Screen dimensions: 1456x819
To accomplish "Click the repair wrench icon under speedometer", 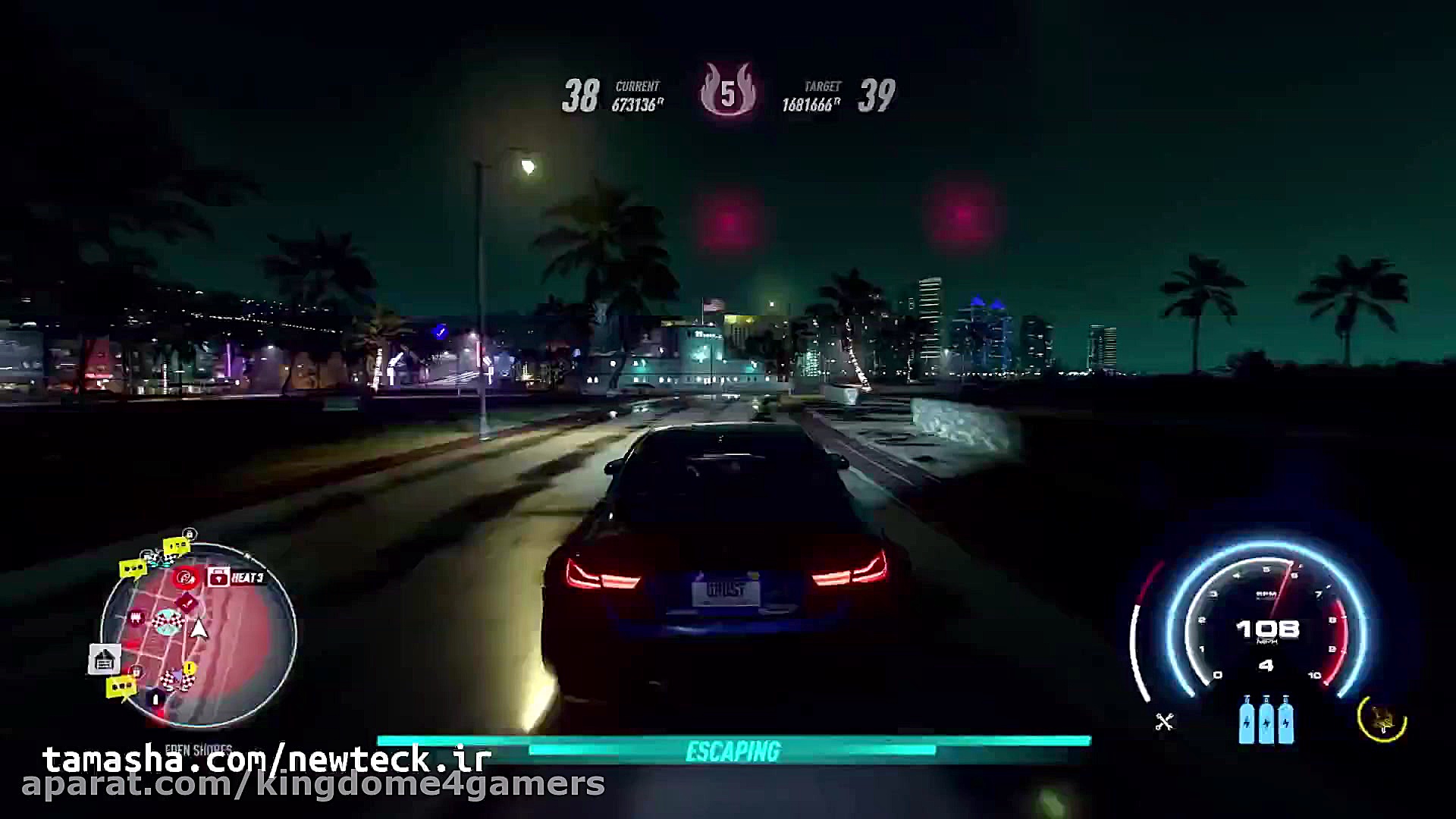I will (1164, 721).
